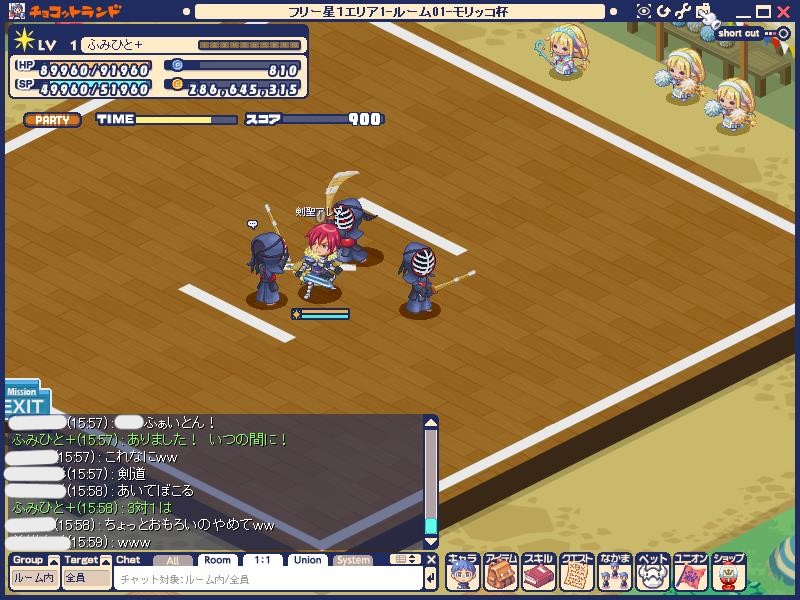Viewport: 800px width, 600px height.
Task: Open settings with the wrench icon
Action: click(x=682, y=11)
